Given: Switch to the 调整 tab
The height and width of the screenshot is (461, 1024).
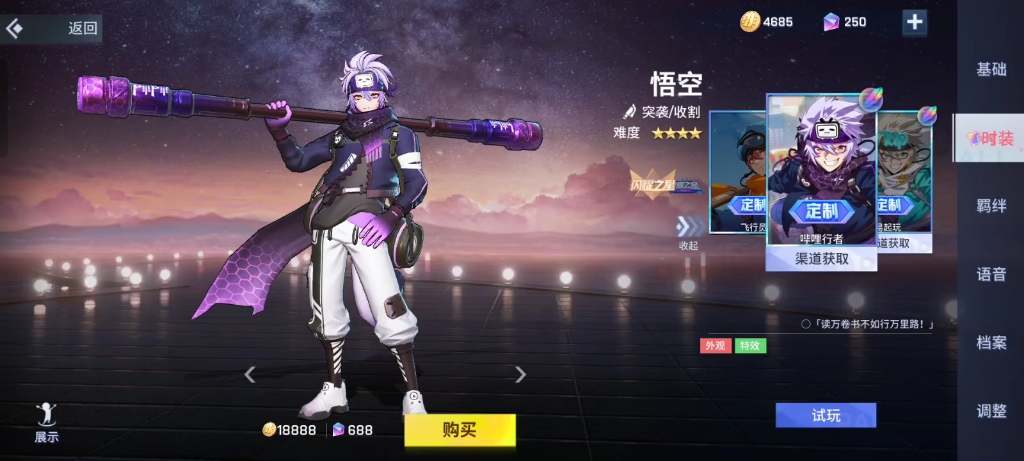Looking at the screenshot, I should 991,410.
